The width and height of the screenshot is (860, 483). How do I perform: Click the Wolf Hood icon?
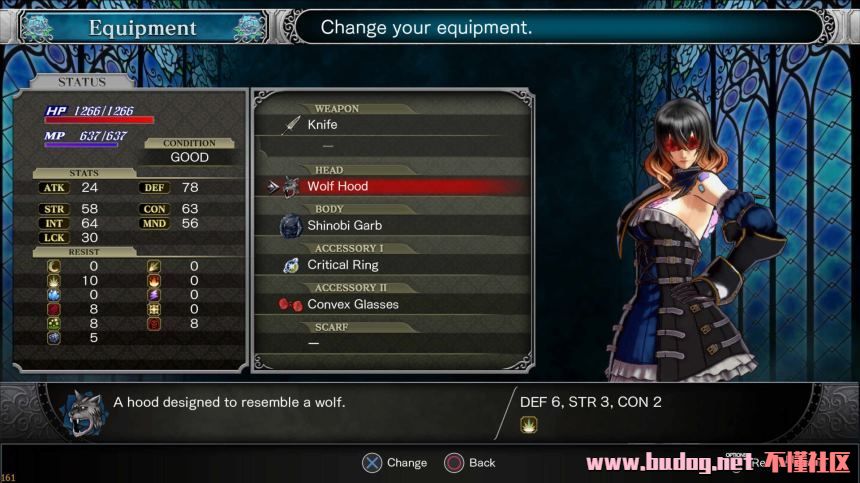(x=291, y=186)
